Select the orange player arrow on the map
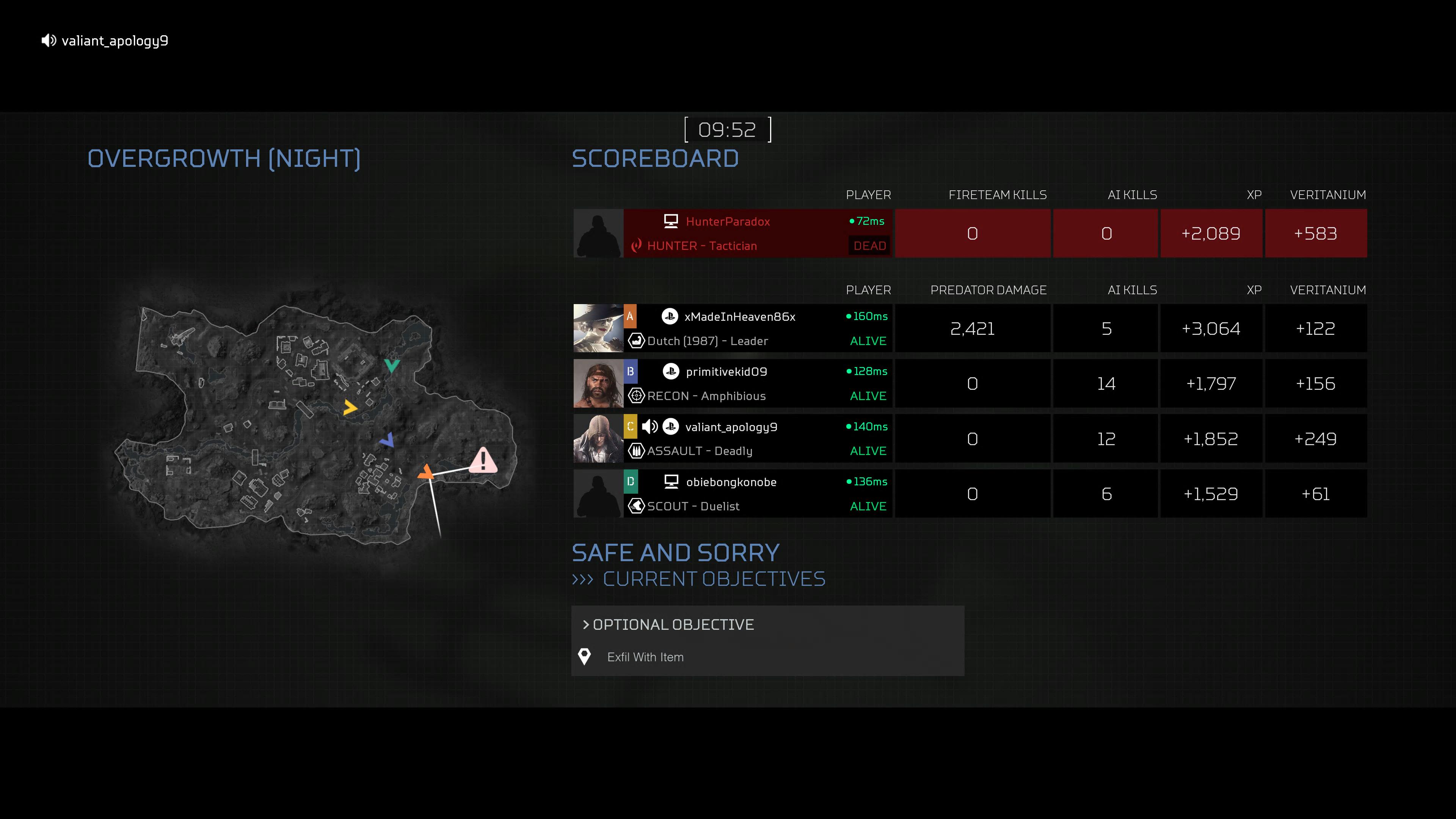The width and height of the screenshot is (1456, 819). point(425,471)
